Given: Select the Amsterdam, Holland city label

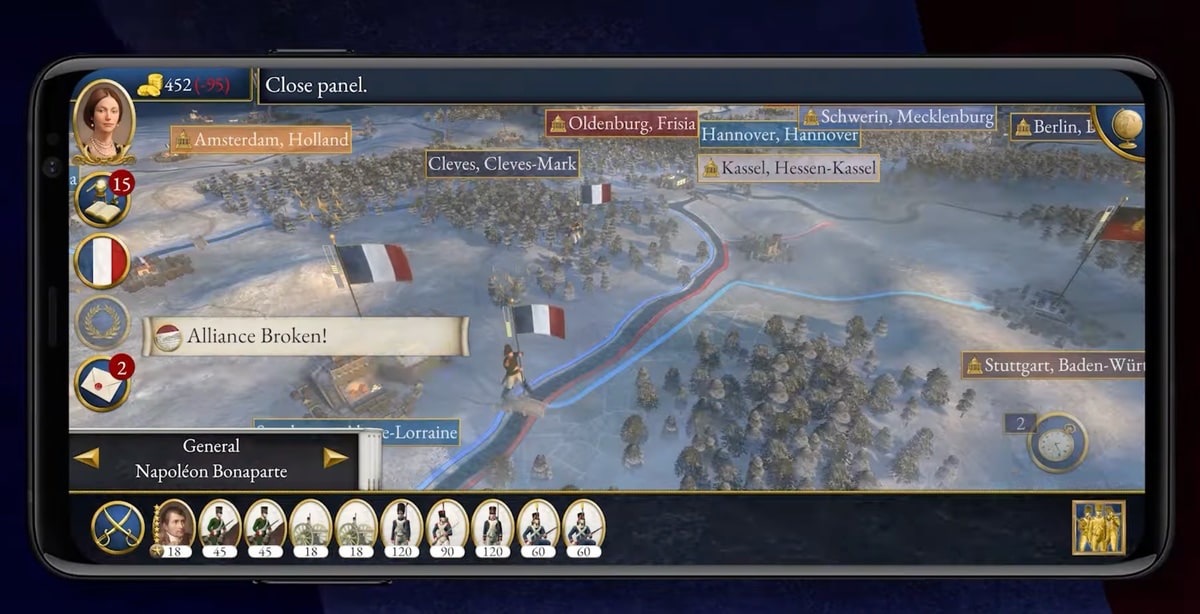Looking at the screenshot, I should click(261, 139).
